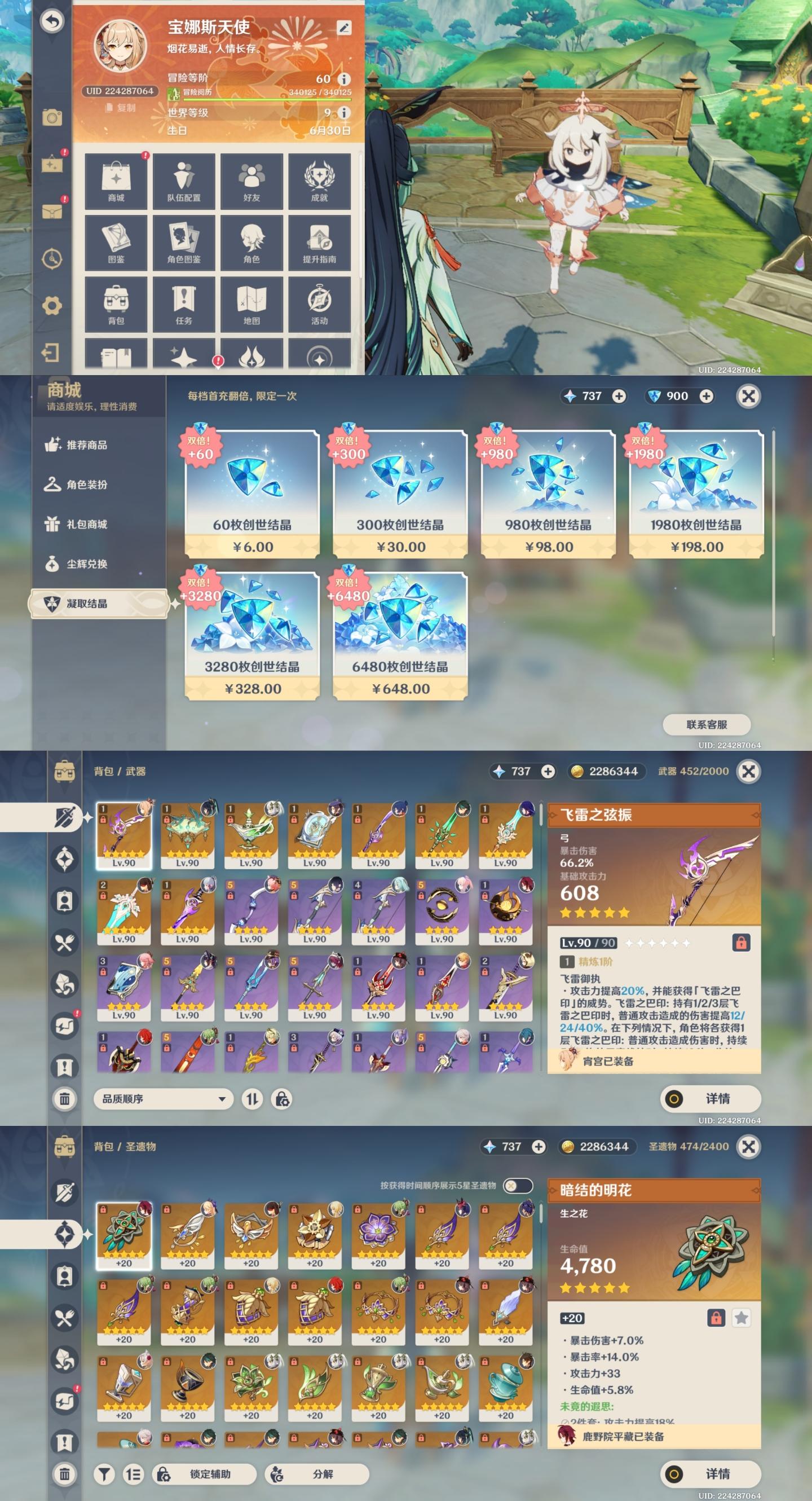Screen dimensions: 812x1501
Task: Open the 队伍配置 party setup tile
Action: (x=183, y=181)
